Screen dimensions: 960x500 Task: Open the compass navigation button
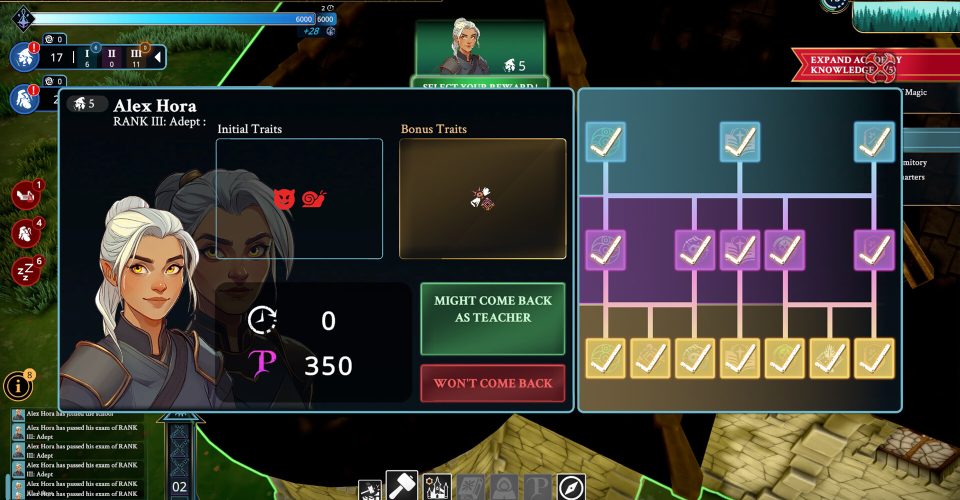click(x=571, y=487)
